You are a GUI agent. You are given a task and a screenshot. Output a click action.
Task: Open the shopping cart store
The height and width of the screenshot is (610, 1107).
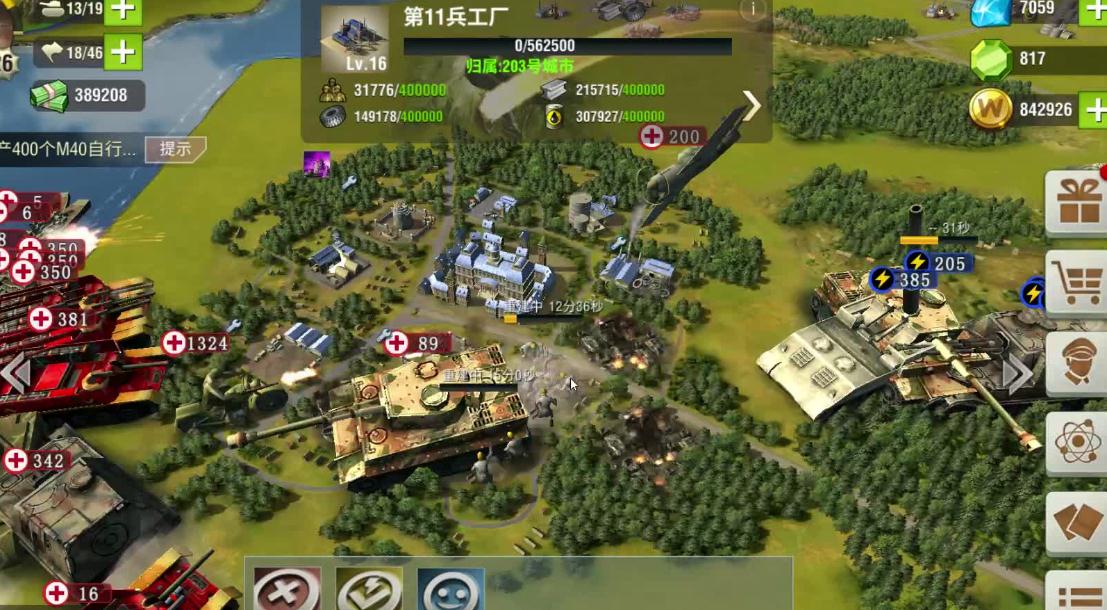pos(1078,284)
